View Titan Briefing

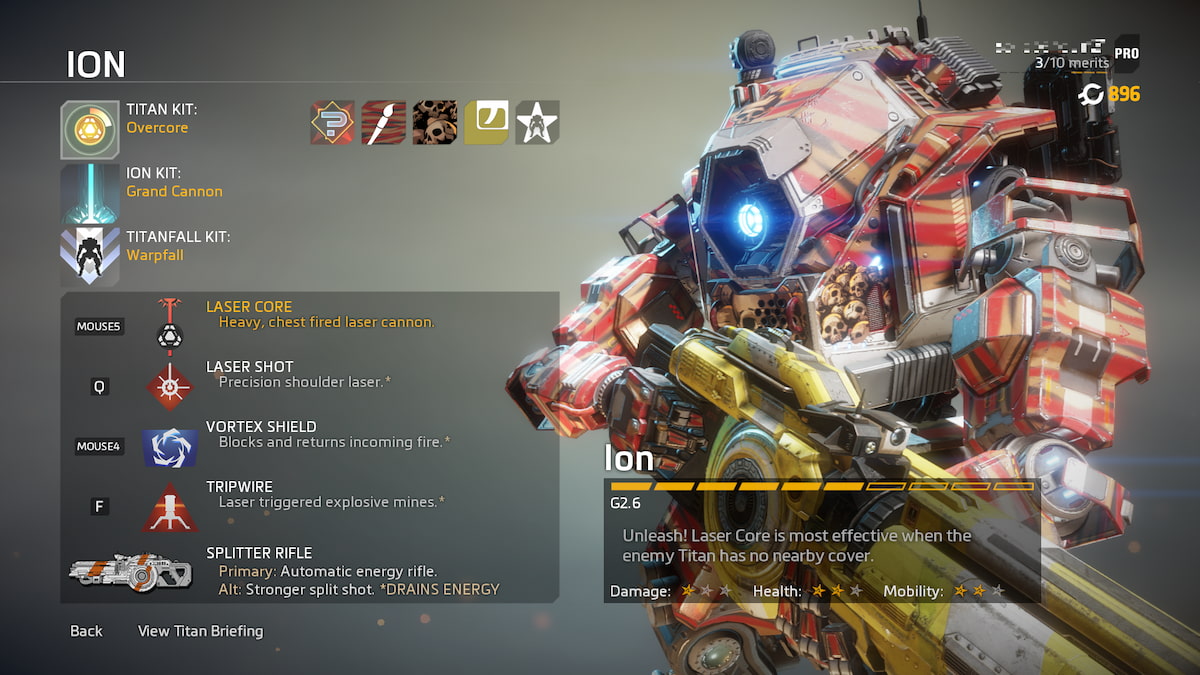200,631
